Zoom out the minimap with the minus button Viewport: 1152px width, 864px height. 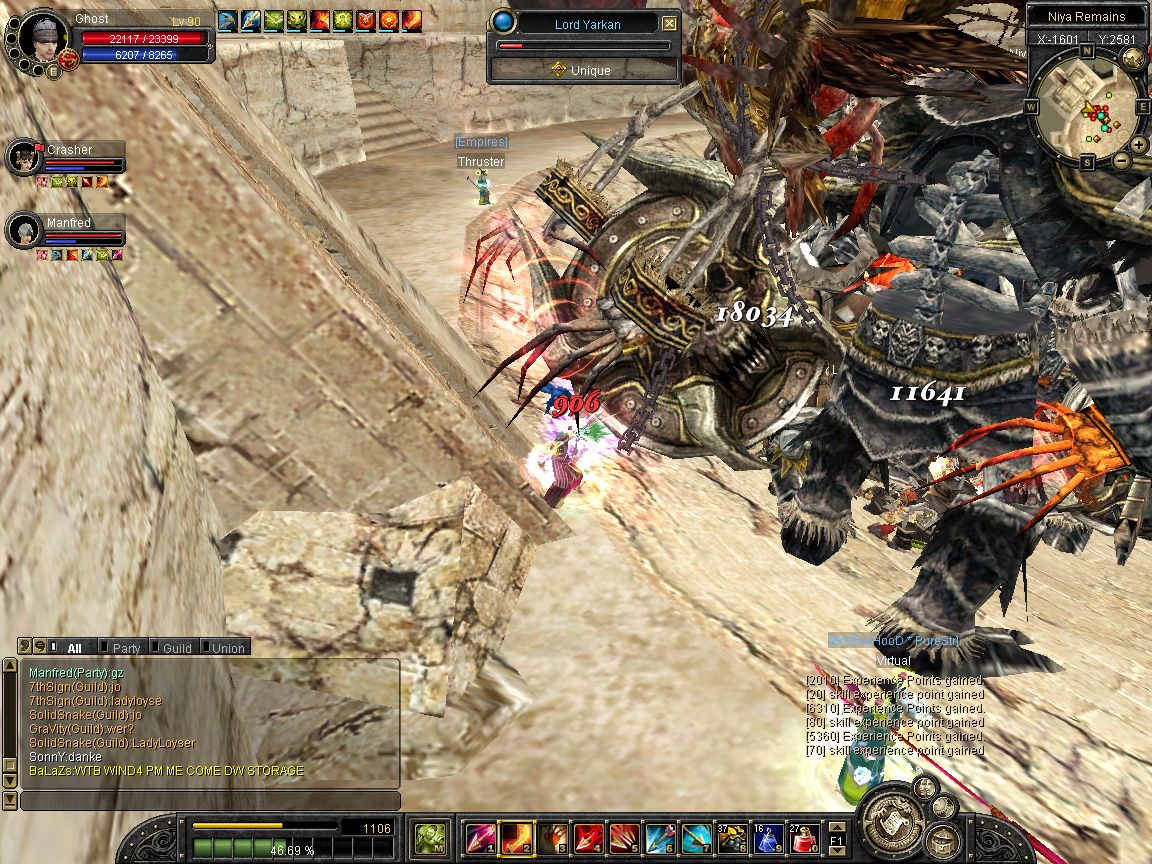pyautogui.click(x=1121, y=160)
